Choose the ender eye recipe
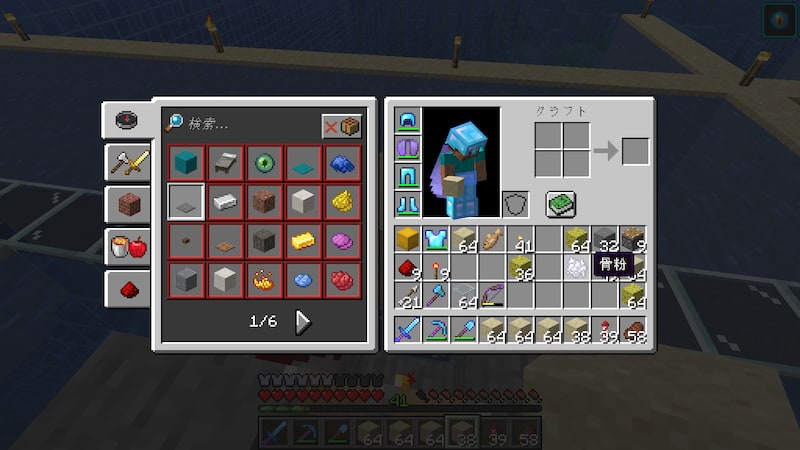Image resolution: width=800 pixels, height=450 pixels. [x=264, y=162]
